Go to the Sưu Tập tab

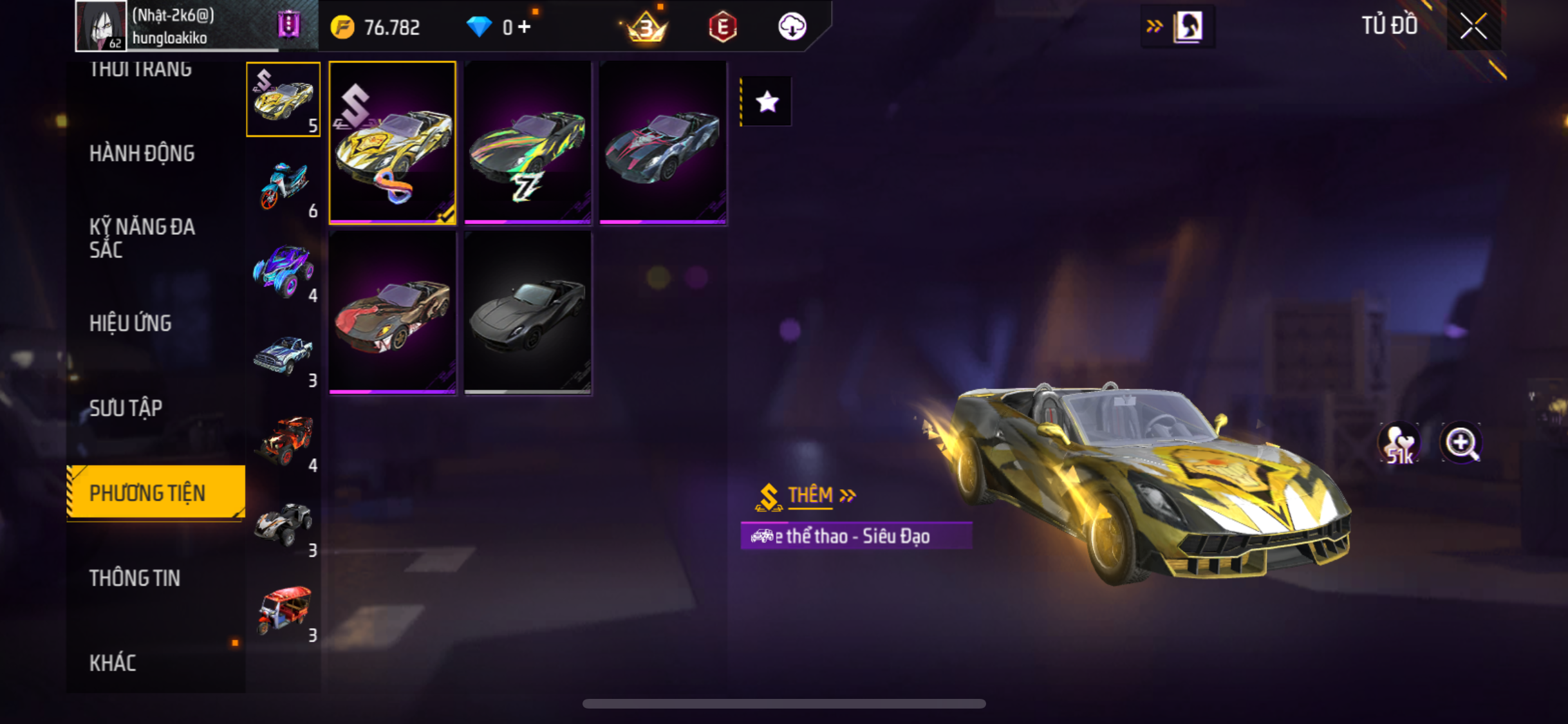tap(126, 408)
